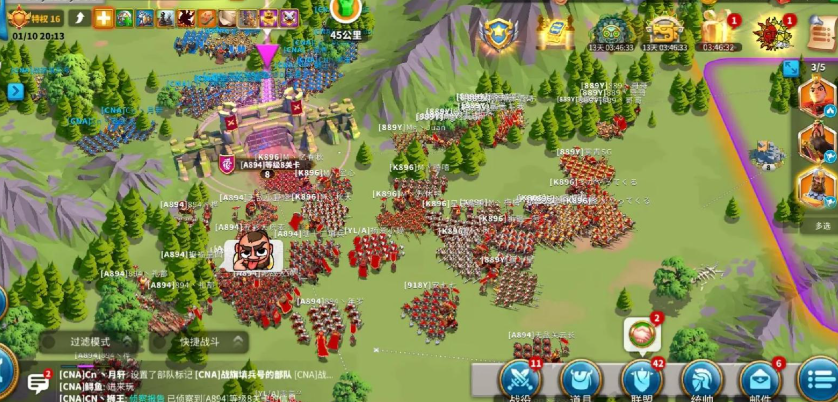Click the green fist 45公里 distance marker
Image resolution: width=838 pixels, height=402 pixels.
pyautogui.click(x=347, y=12)
